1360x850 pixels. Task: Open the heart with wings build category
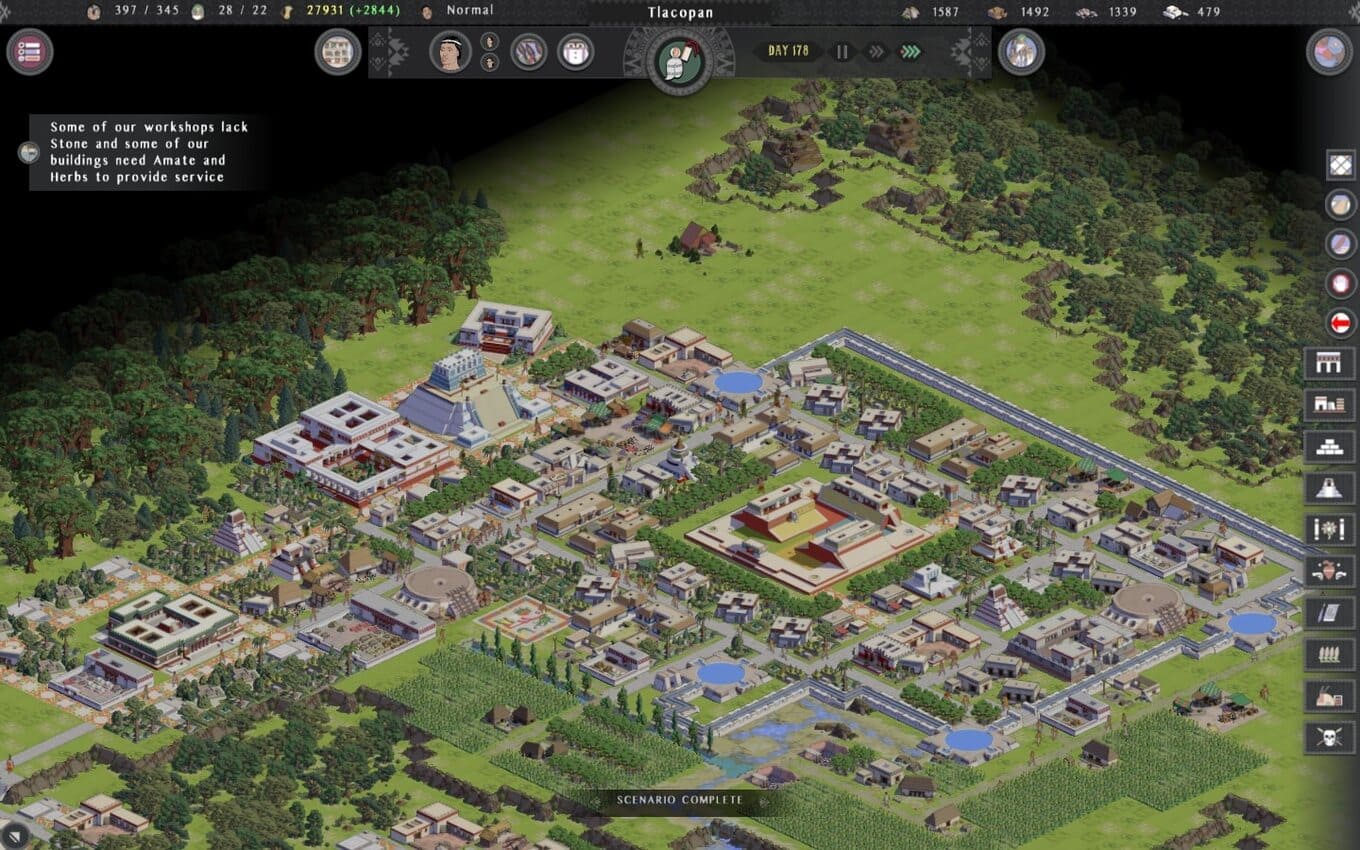point(1329,571)
